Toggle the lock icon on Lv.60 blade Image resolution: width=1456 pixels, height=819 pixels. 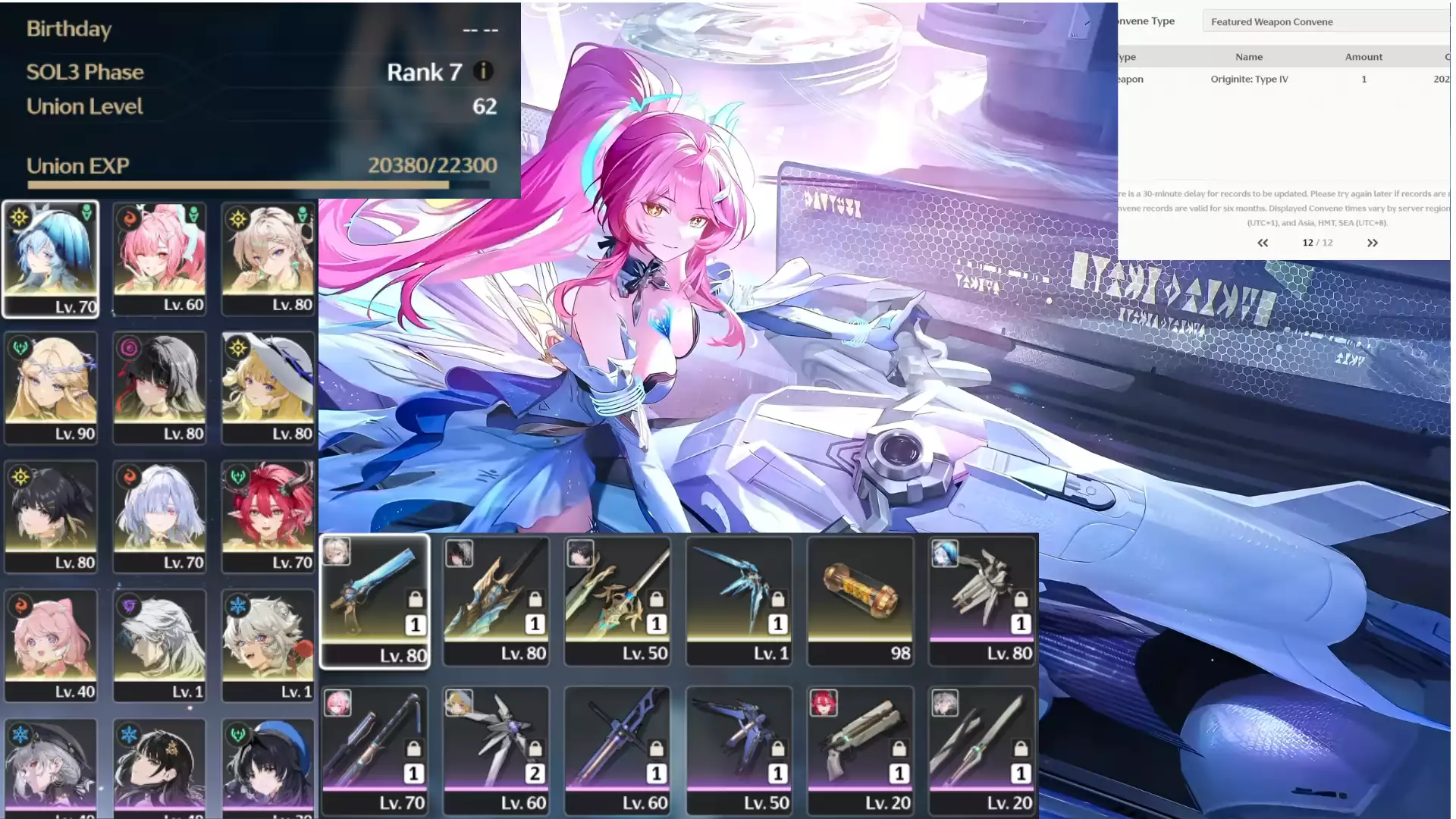pos(657,747)
